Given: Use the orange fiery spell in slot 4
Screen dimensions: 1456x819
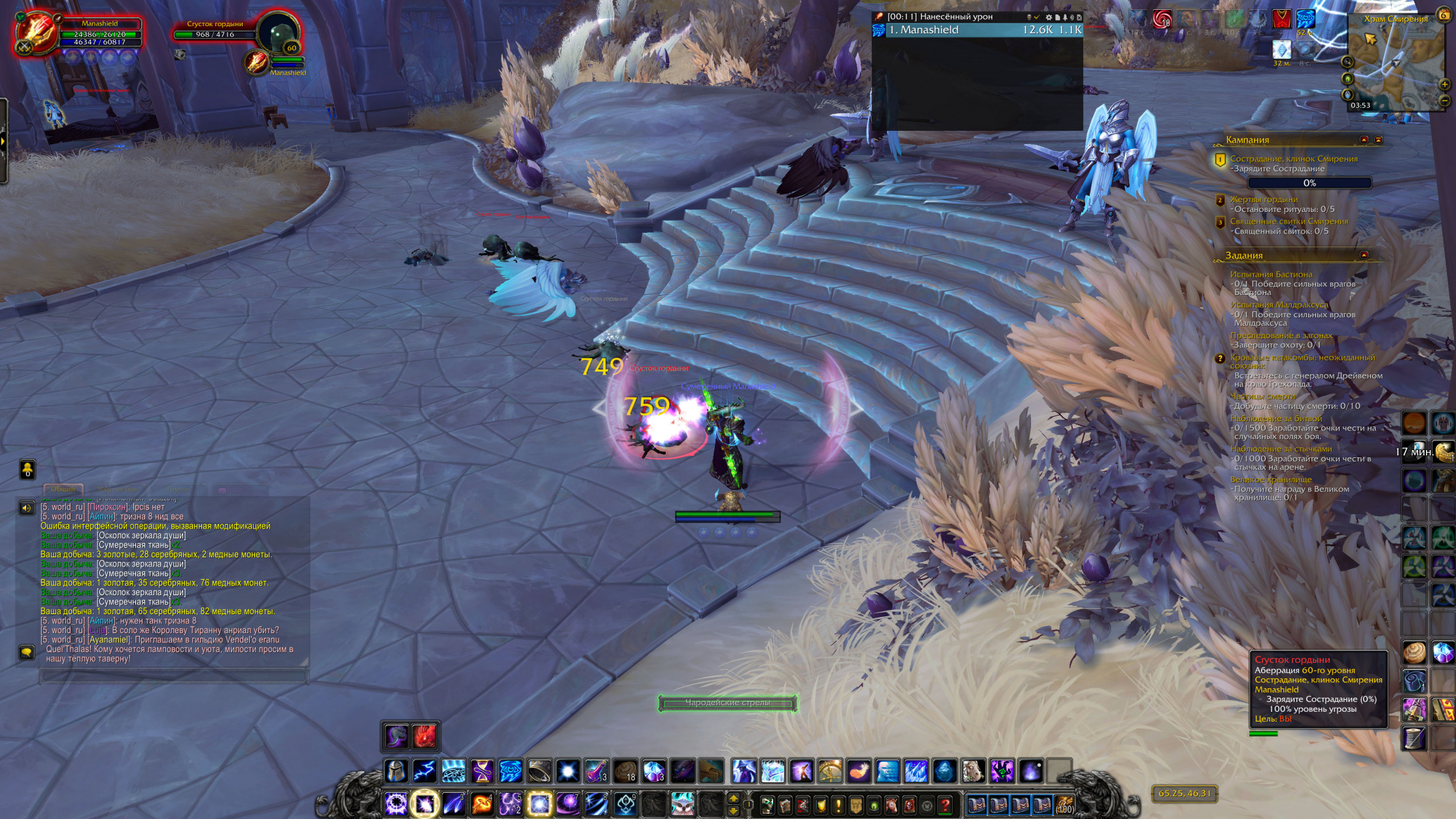Looking at the screenshot, I should tap(482, 803).
